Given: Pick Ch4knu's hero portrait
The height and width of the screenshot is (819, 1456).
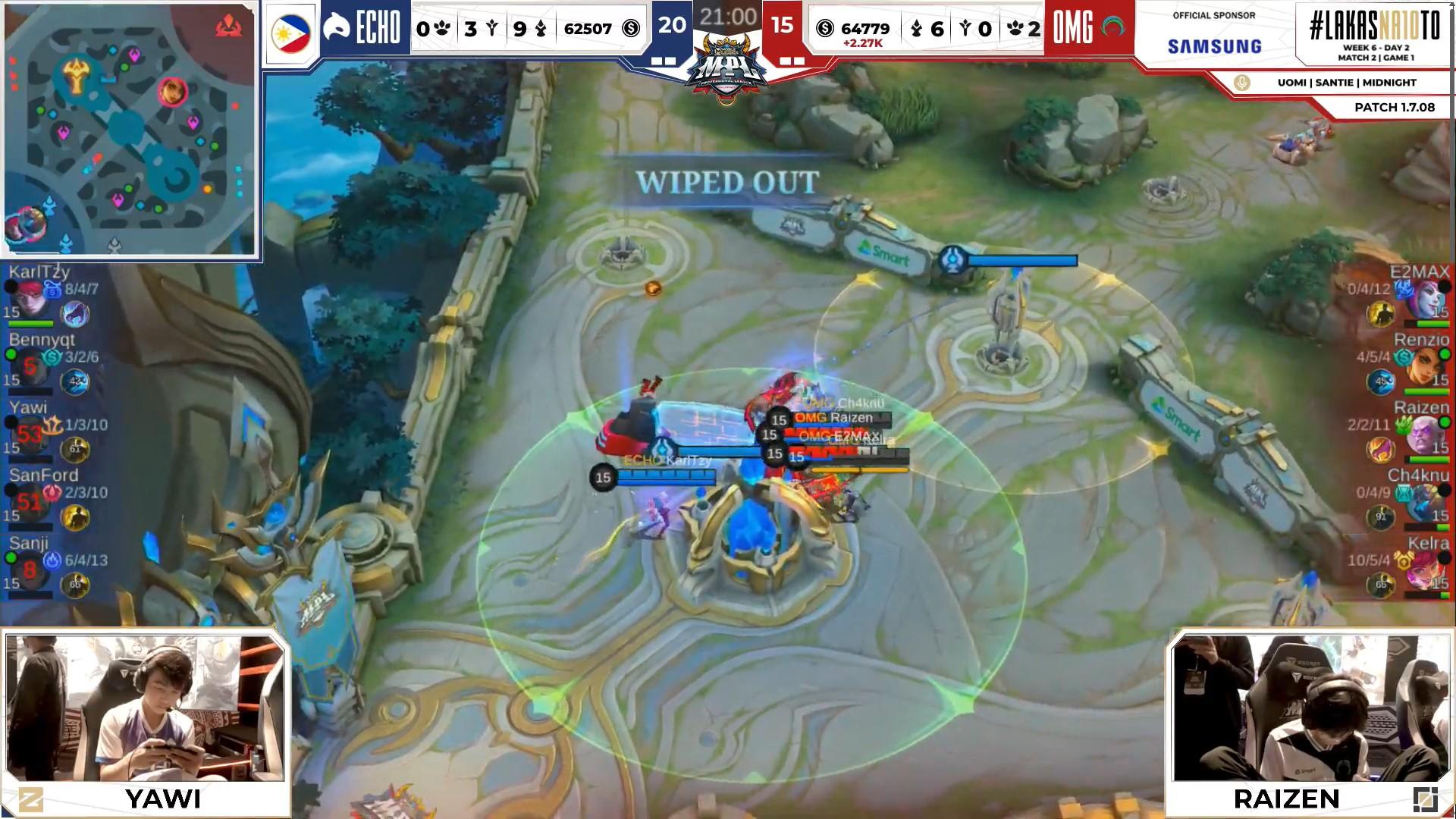Looking at the screenshot, I should point(1426,504).
